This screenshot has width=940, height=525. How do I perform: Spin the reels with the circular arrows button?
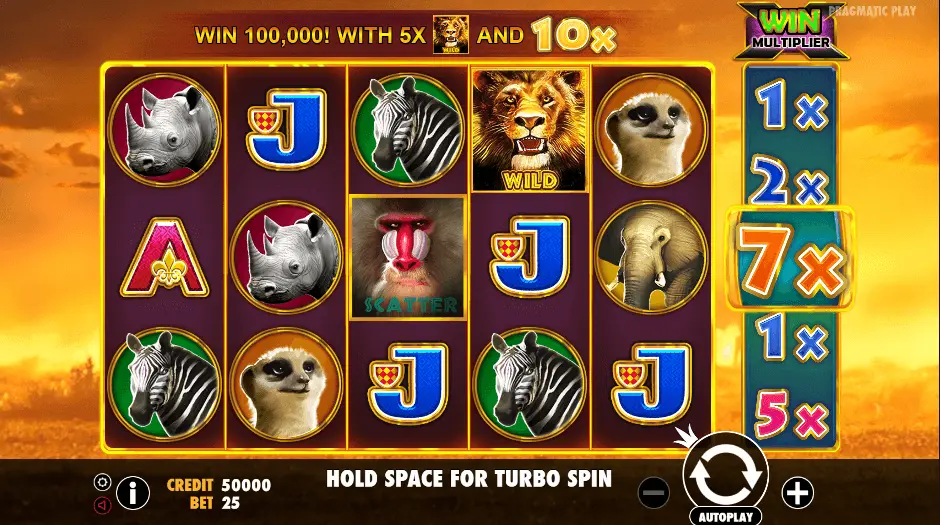coord(725,473)
